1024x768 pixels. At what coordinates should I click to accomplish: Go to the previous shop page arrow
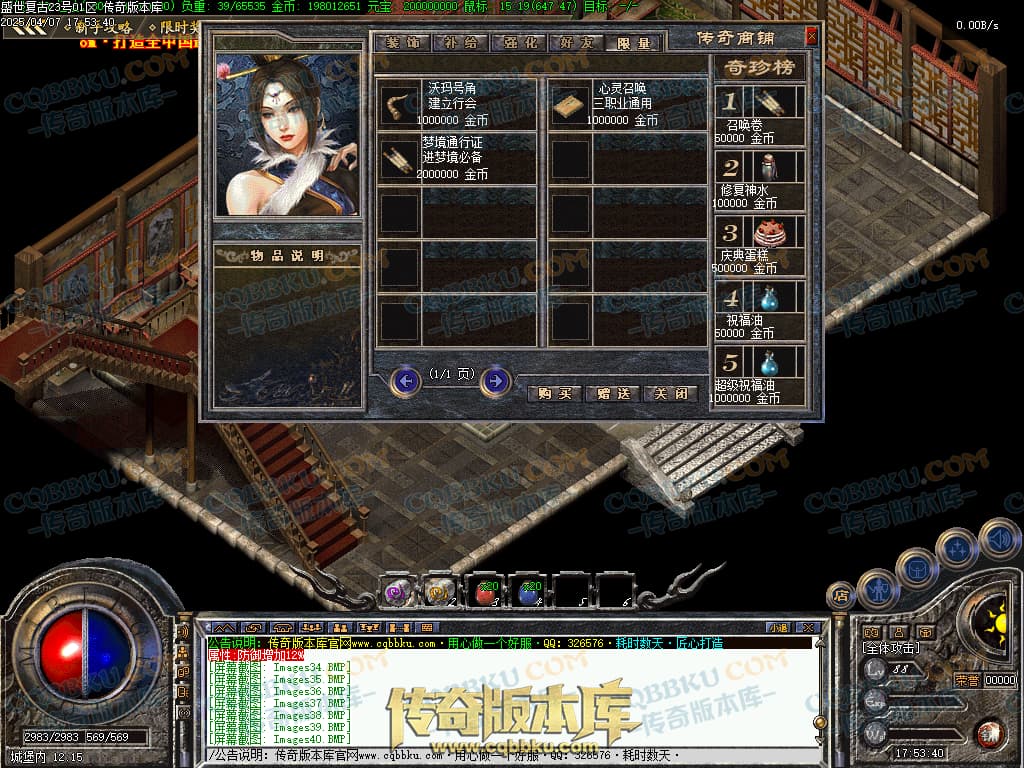405,381
